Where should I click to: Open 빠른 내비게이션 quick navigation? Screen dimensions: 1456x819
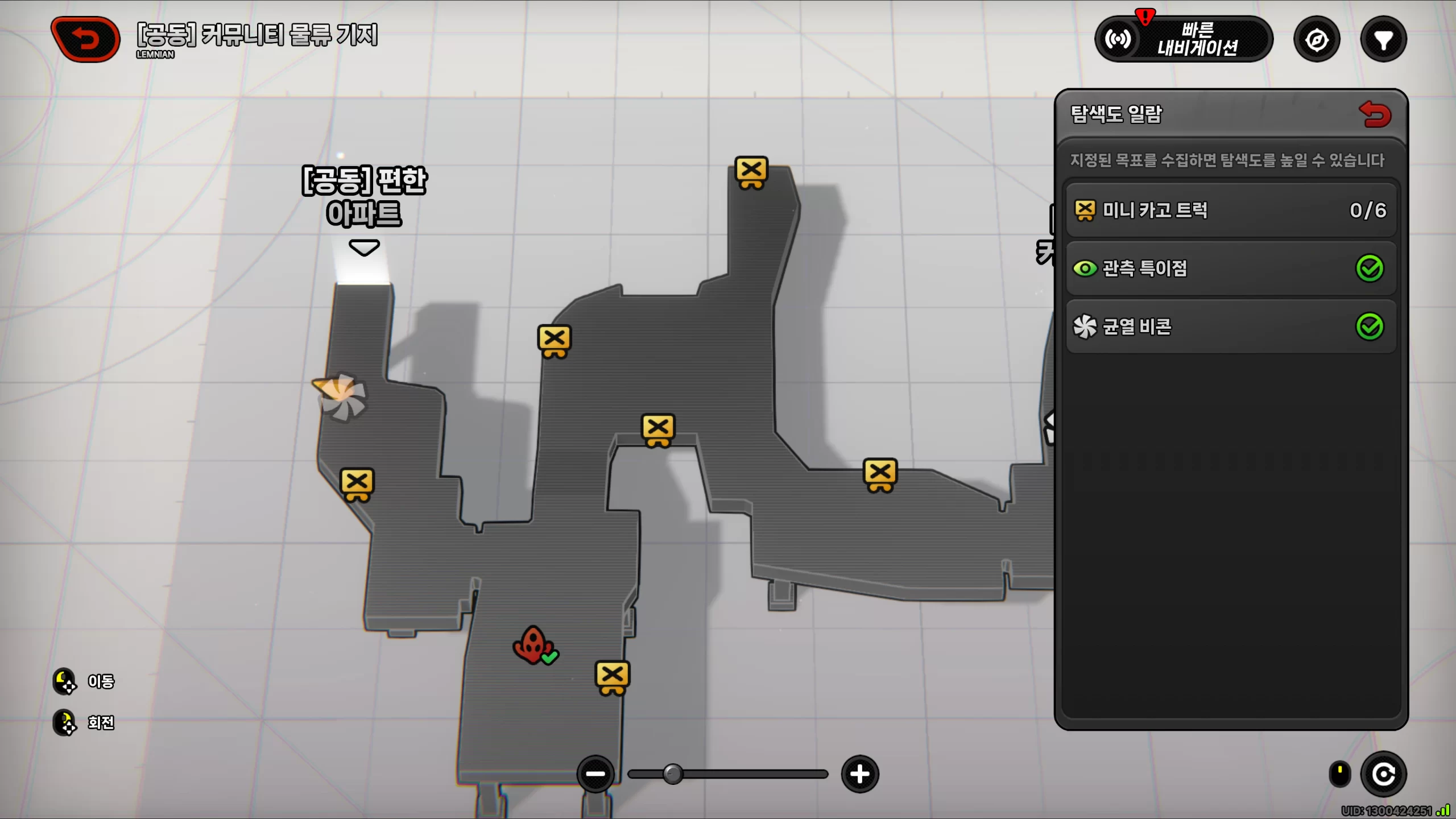1184,39
